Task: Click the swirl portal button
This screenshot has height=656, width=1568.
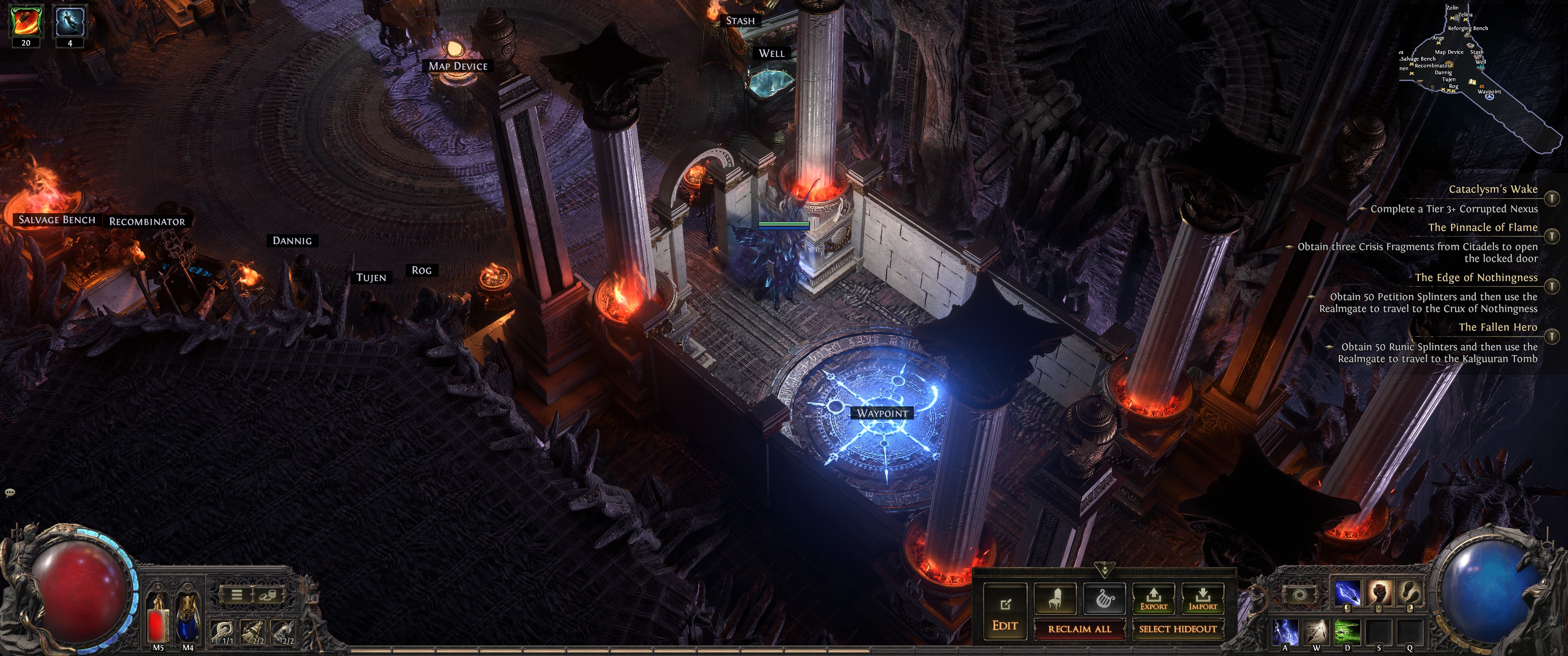Action: (1299, 595)
